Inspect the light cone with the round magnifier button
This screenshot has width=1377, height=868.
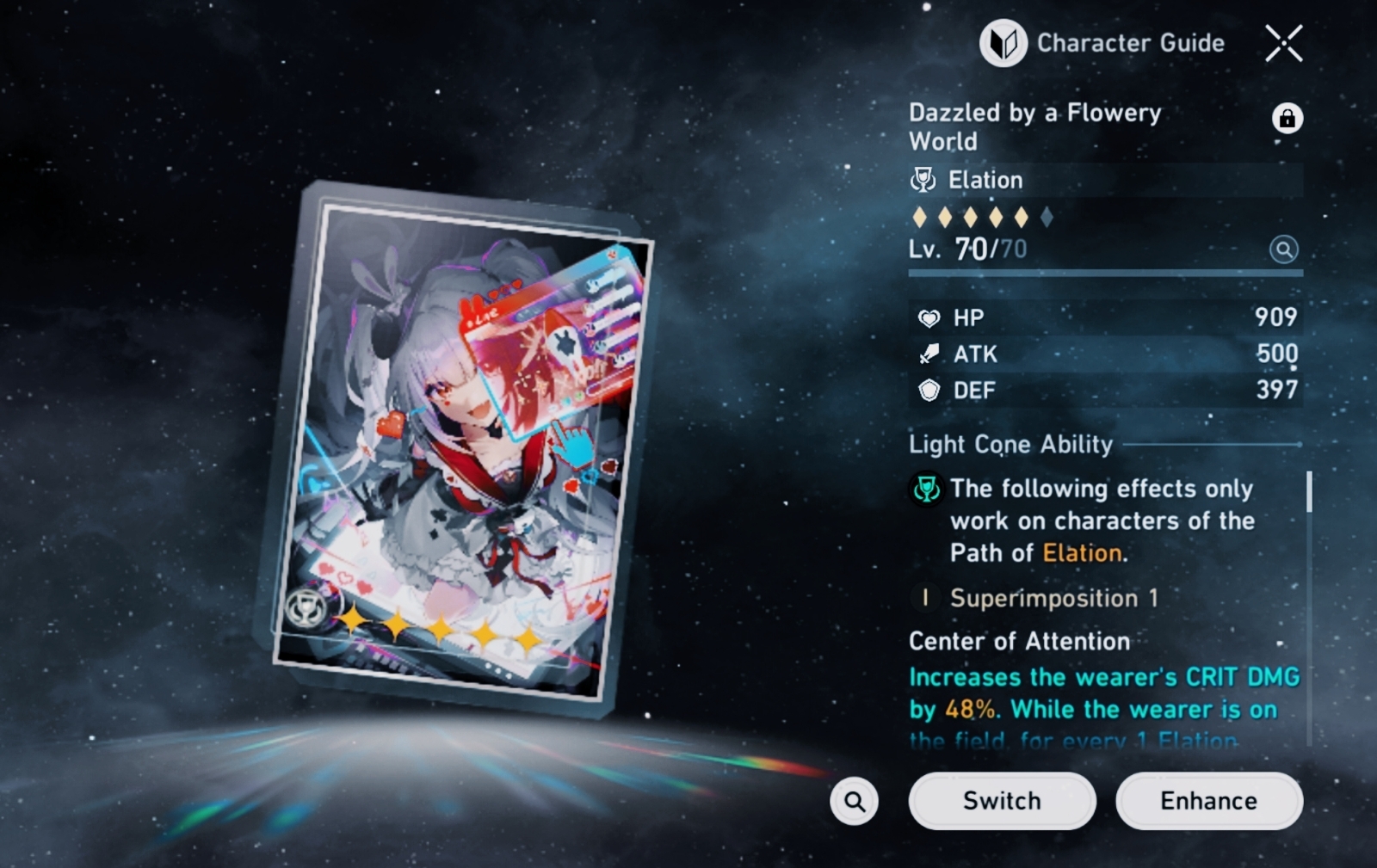click(x=854, y=801)
